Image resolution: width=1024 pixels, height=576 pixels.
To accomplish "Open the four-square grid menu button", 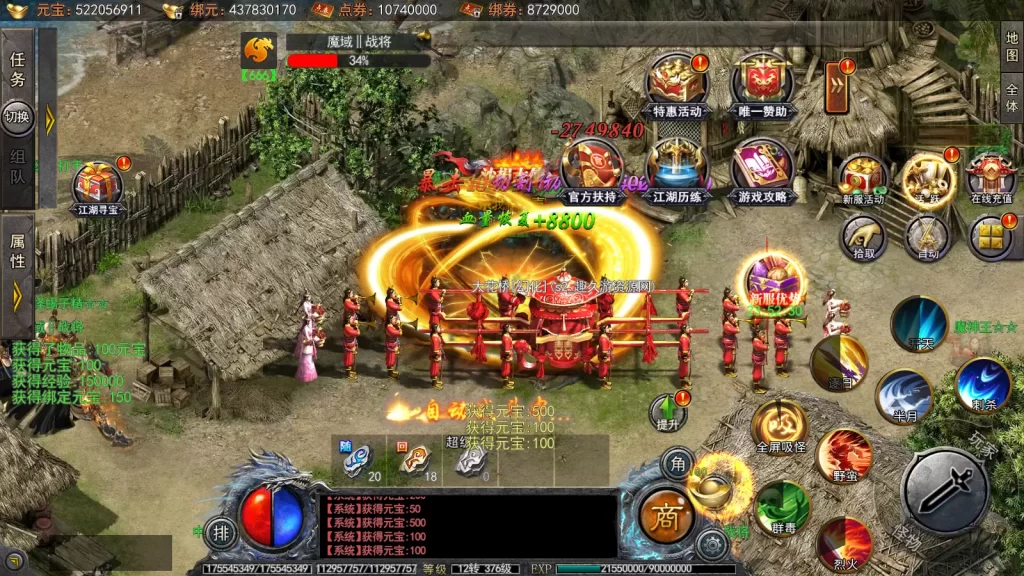I will pos(990,237).
